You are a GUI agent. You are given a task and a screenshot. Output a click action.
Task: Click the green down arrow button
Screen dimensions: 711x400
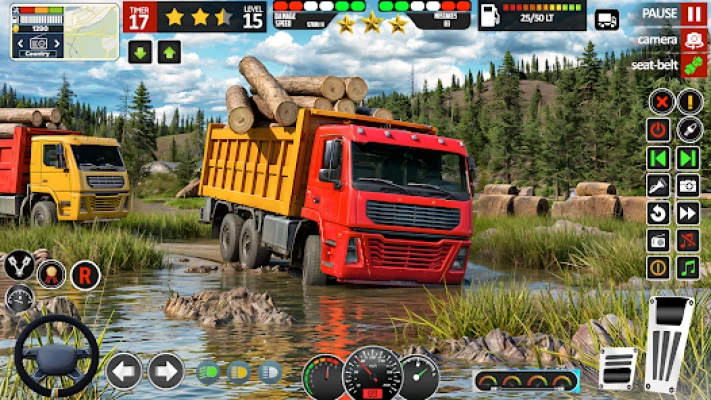click(140, 52)
